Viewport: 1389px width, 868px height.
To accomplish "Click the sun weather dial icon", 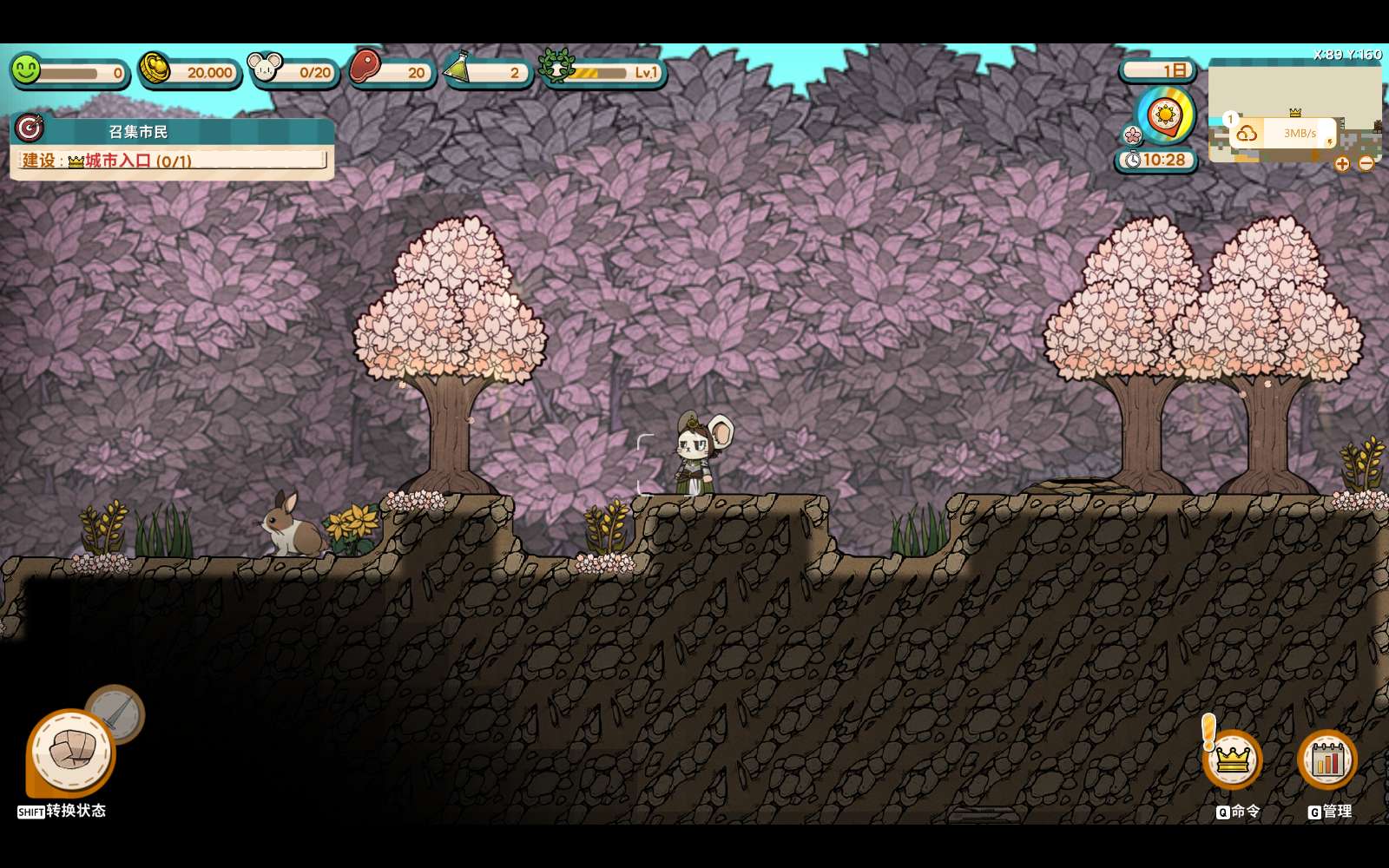I will 1165,115.
